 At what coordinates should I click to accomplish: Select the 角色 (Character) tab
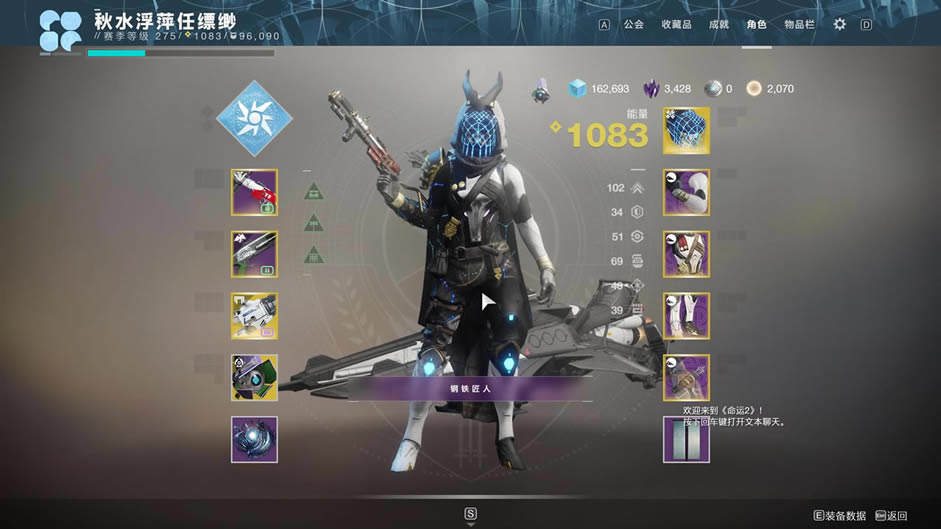point(756,24)
